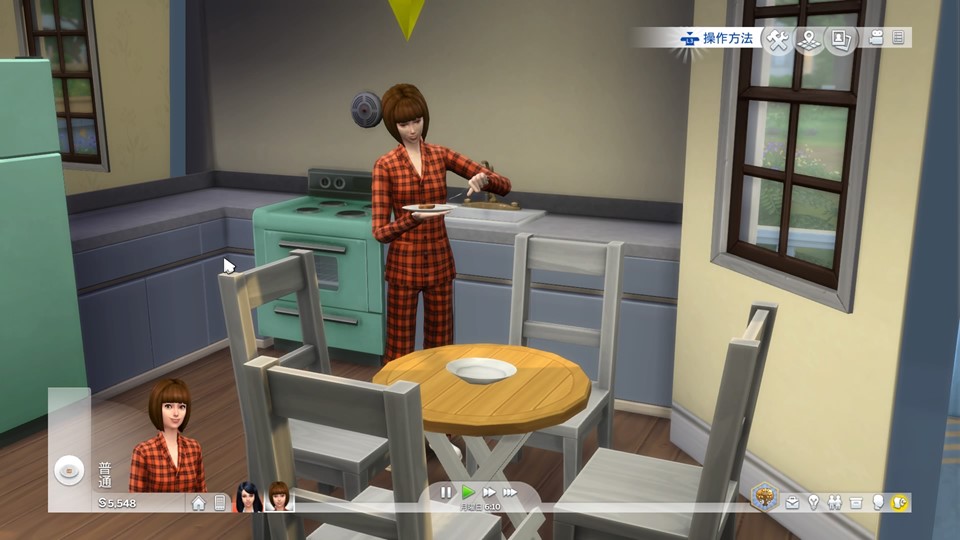Open Build Mode with the hammer-and-wrench icon

tap(778, 39)
